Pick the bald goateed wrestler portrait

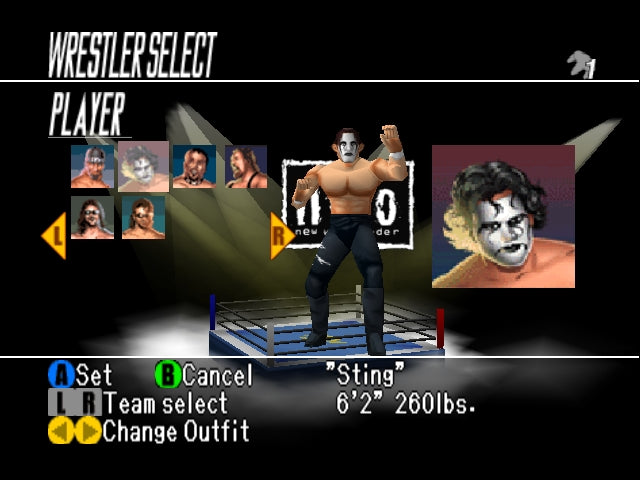click(194, 166)
